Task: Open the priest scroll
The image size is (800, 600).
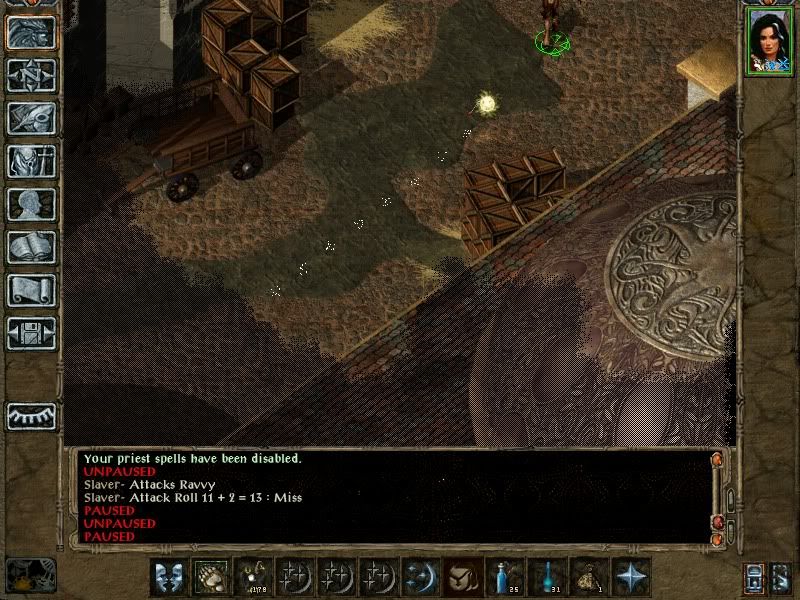Action: pos(31,290)
